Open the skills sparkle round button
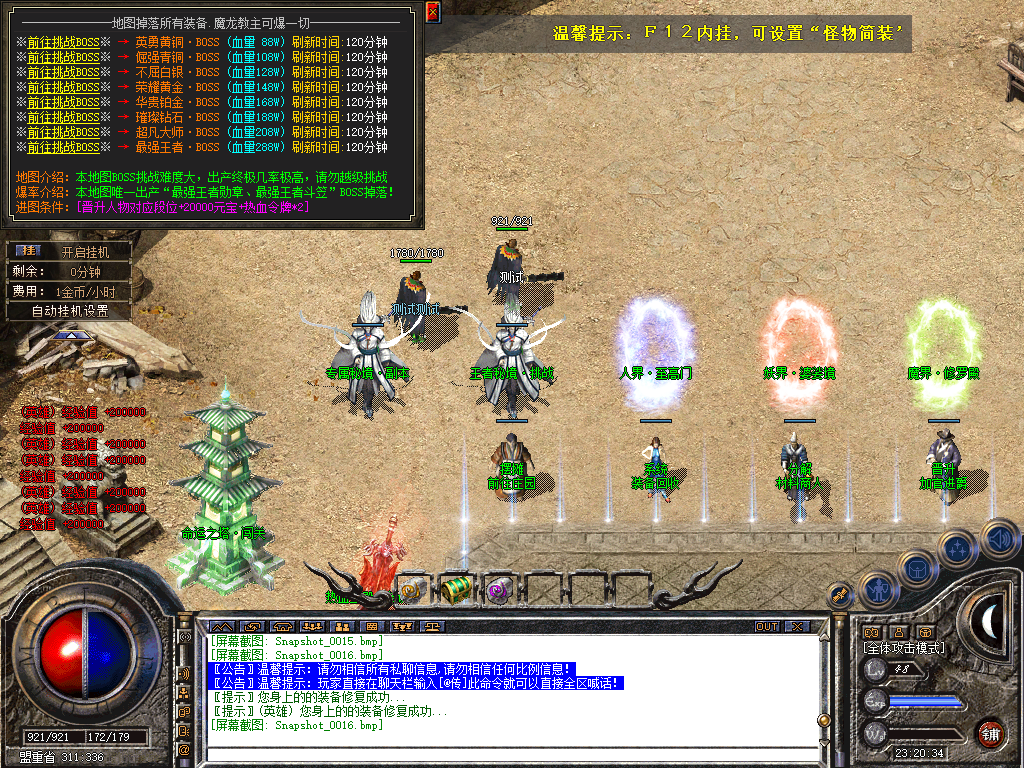 (957, 548)
